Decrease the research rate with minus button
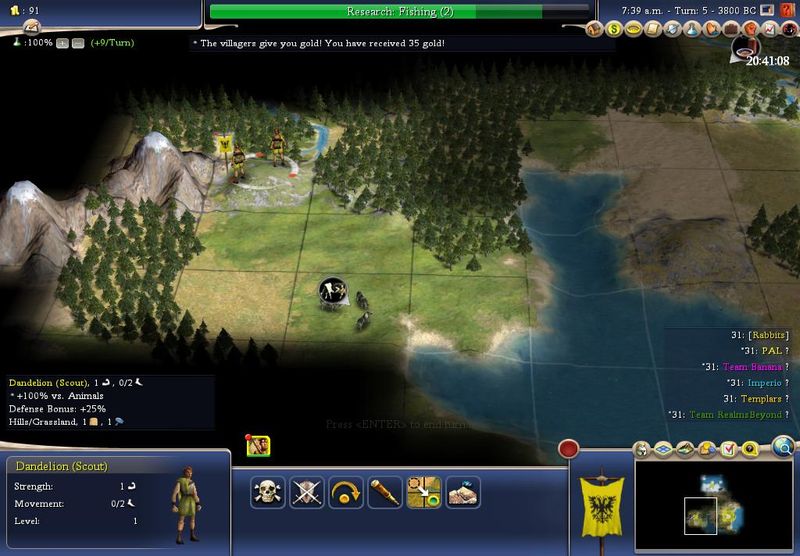Viewport: 800px width, 556px height. click(x=77, y=43)
